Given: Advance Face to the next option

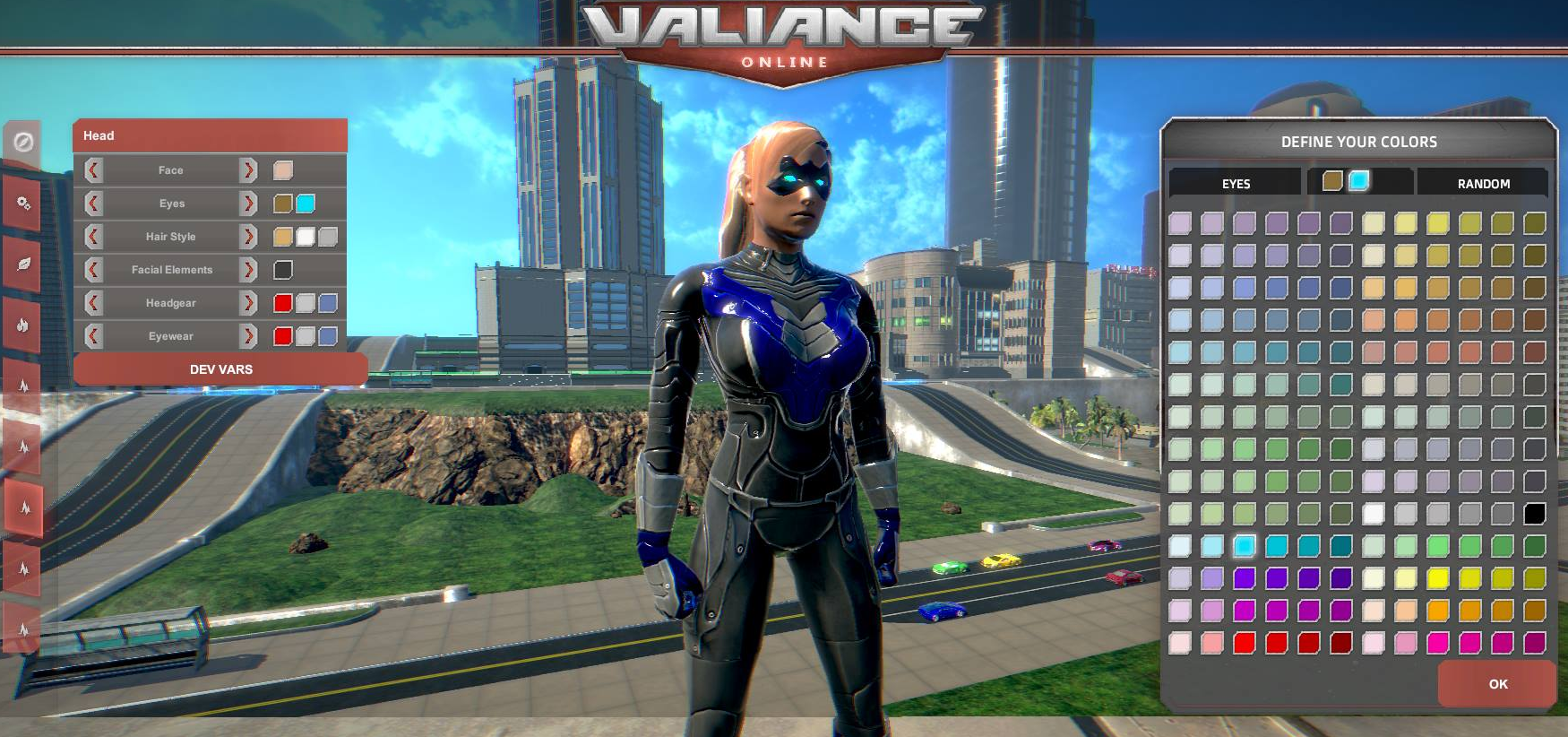Looking at the screenshot, I should click(x=248, y=170).
